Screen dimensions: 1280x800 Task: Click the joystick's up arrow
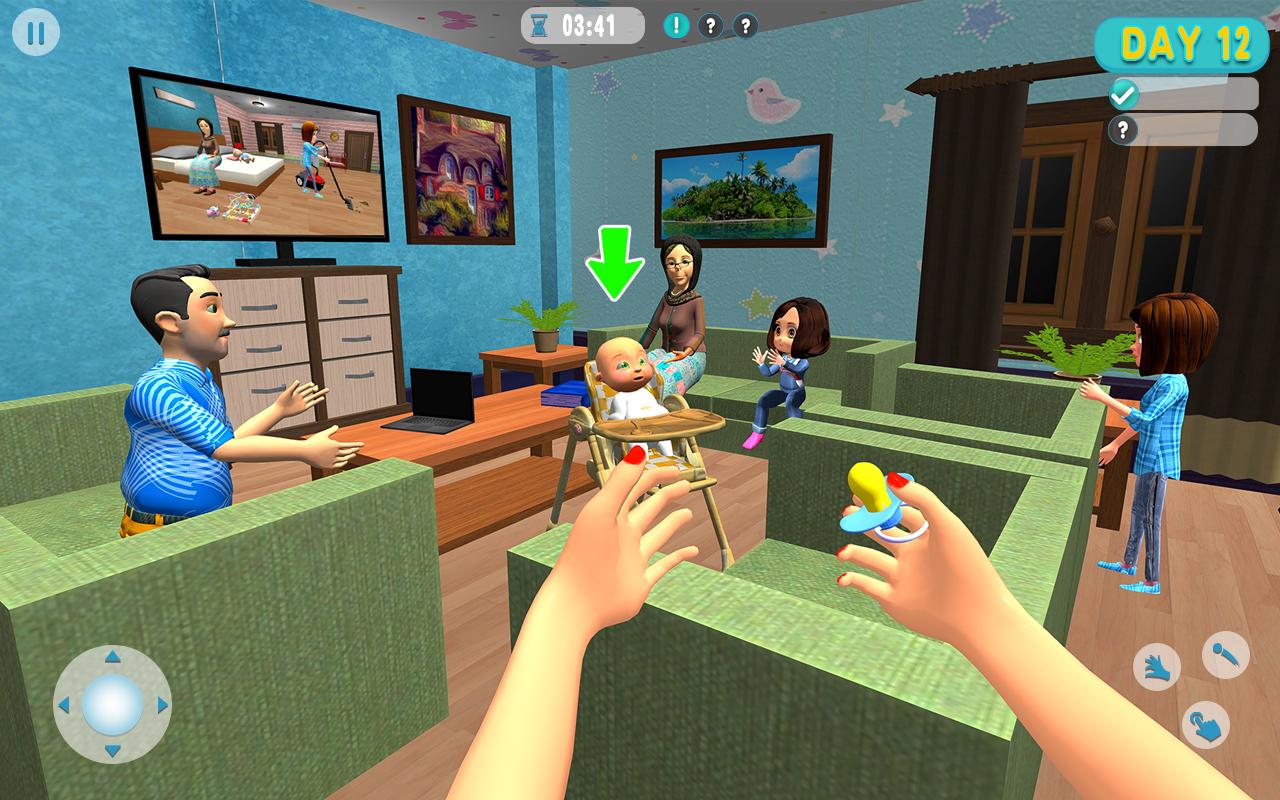112,657
